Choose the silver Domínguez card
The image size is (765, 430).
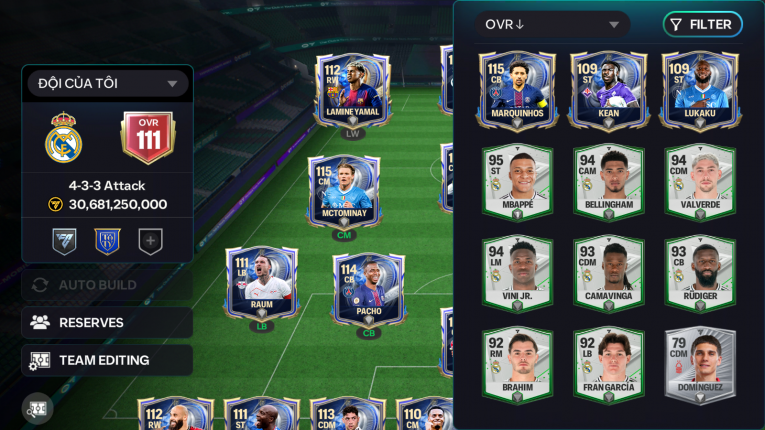click(700, 364)
